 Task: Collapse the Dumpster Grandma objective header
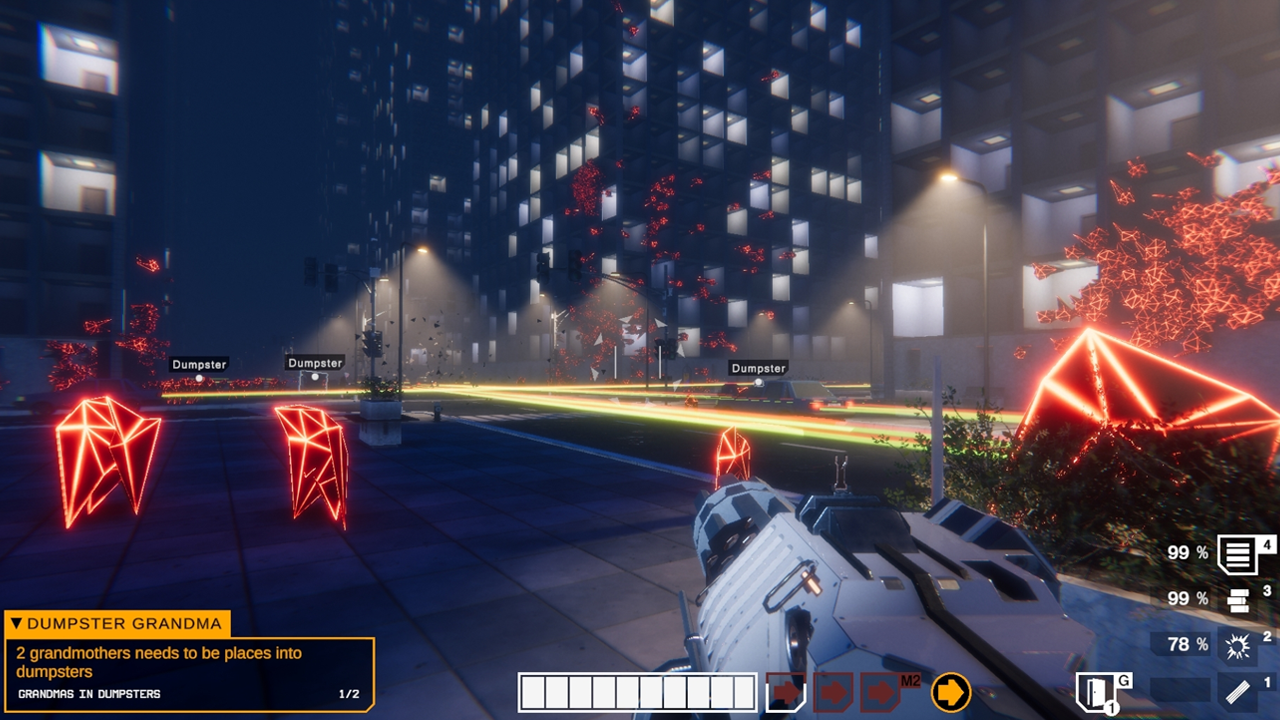(x=15, y=624)
